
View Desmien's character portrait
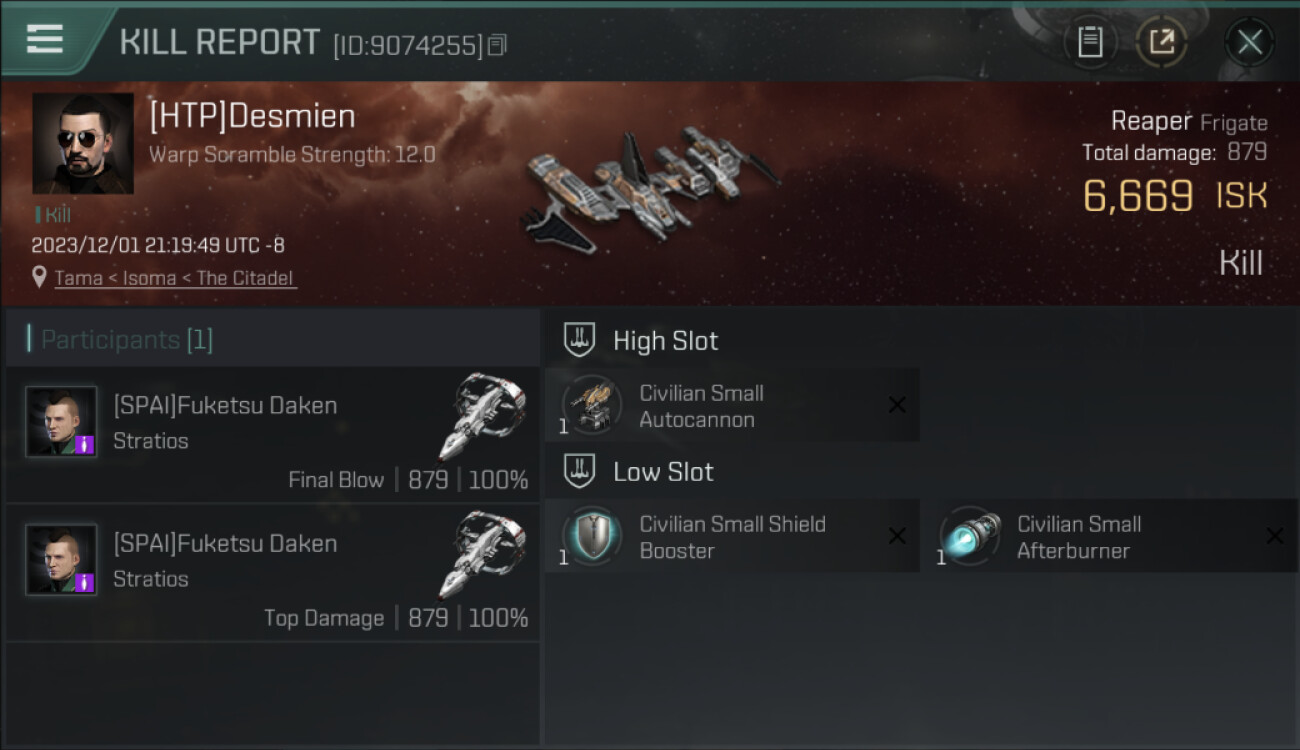click(83, 143)
